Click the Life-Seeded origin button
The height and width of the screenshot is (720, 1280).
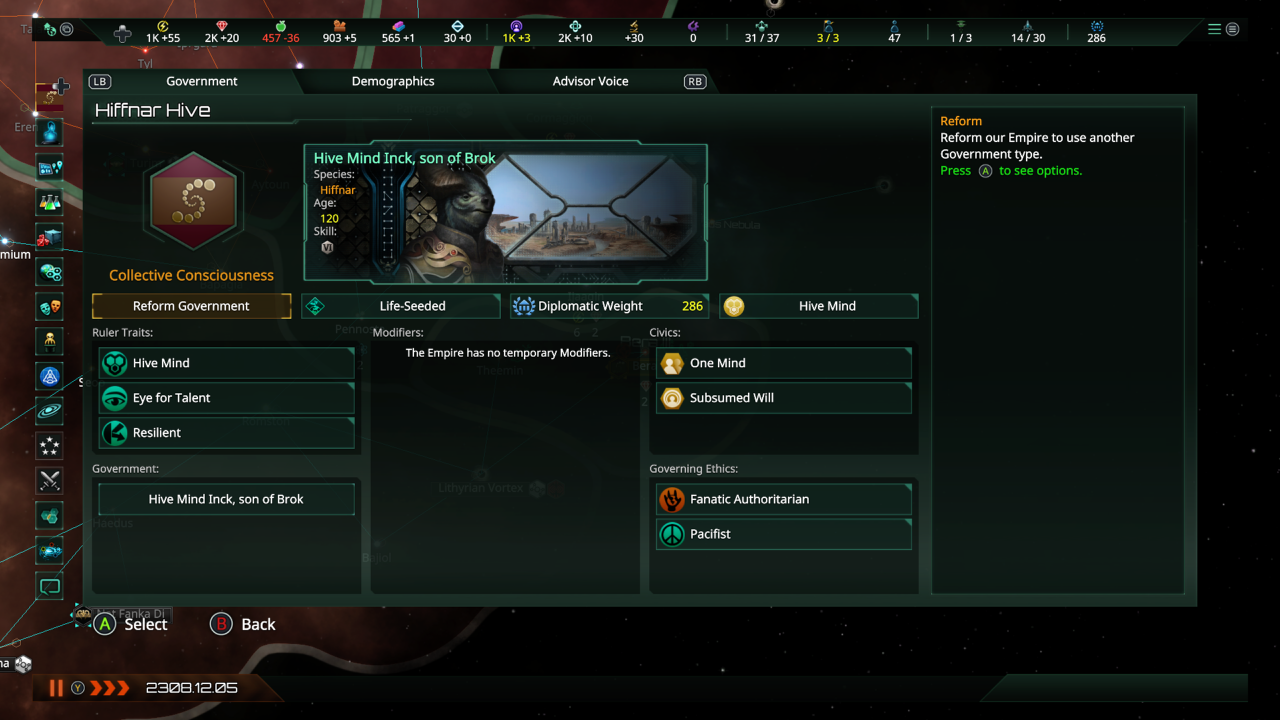click(400, 306)
